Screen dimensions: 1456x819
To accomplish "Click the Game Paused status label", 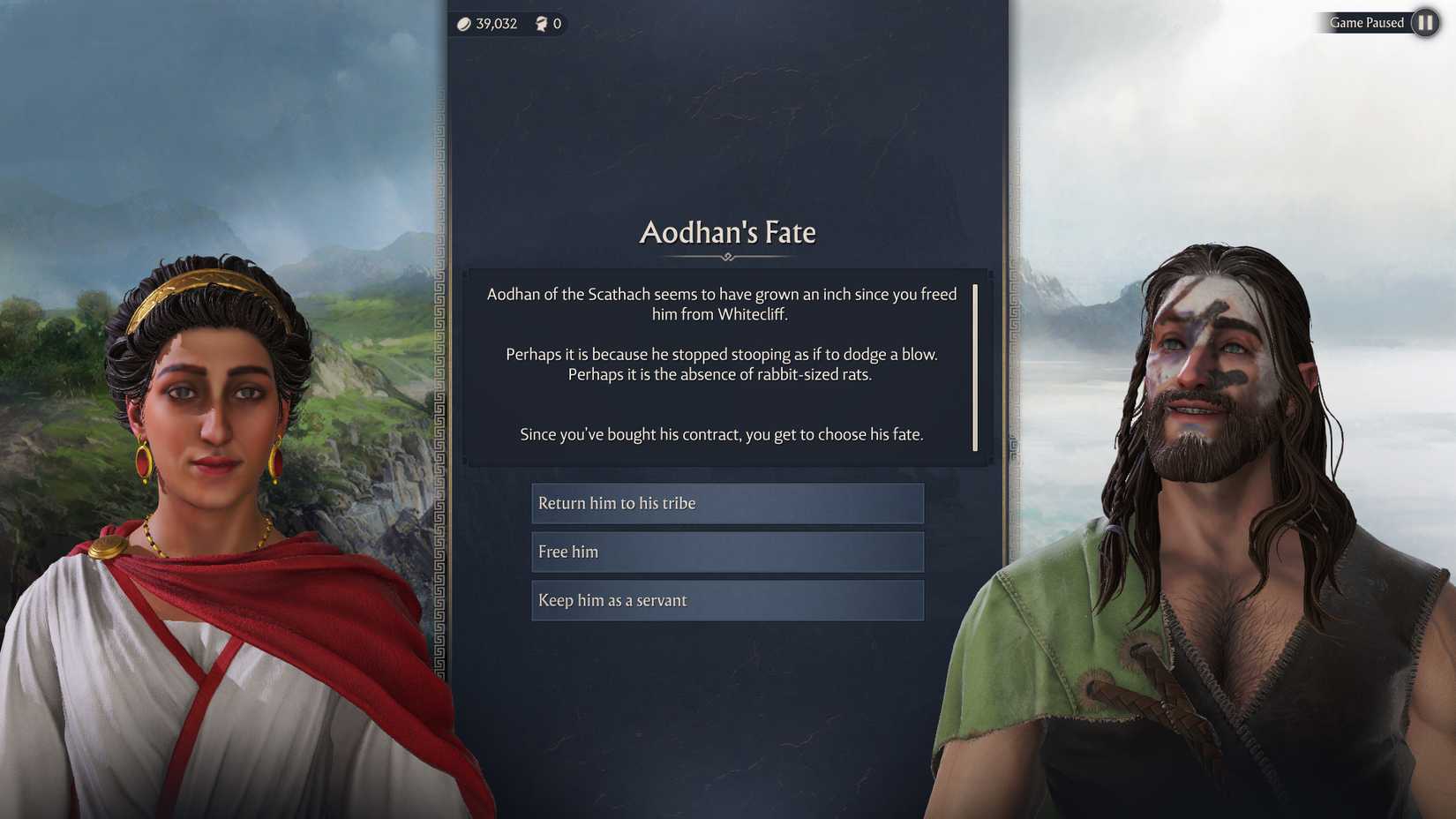I will click(1367, 22).
